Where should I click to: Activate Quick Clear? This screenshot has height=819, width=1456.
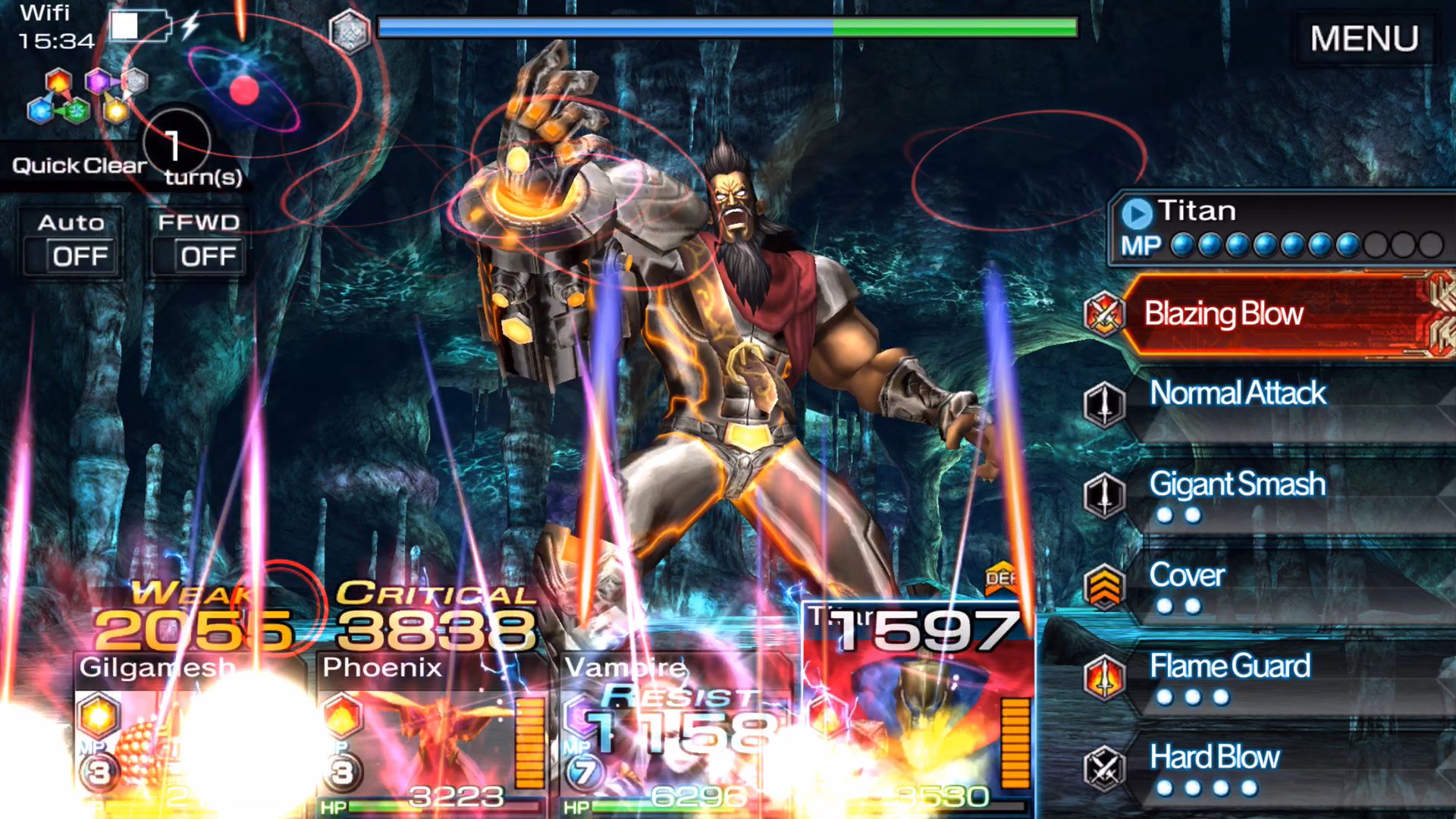pos(78,165)
